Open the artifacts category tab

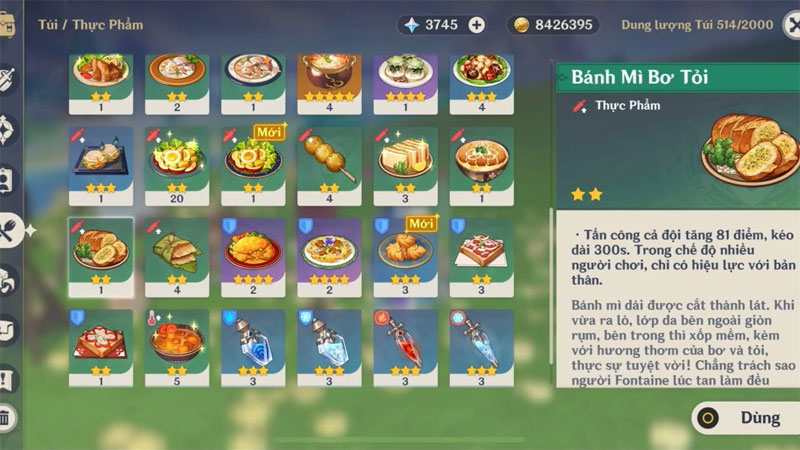click(x=8, y=130)
